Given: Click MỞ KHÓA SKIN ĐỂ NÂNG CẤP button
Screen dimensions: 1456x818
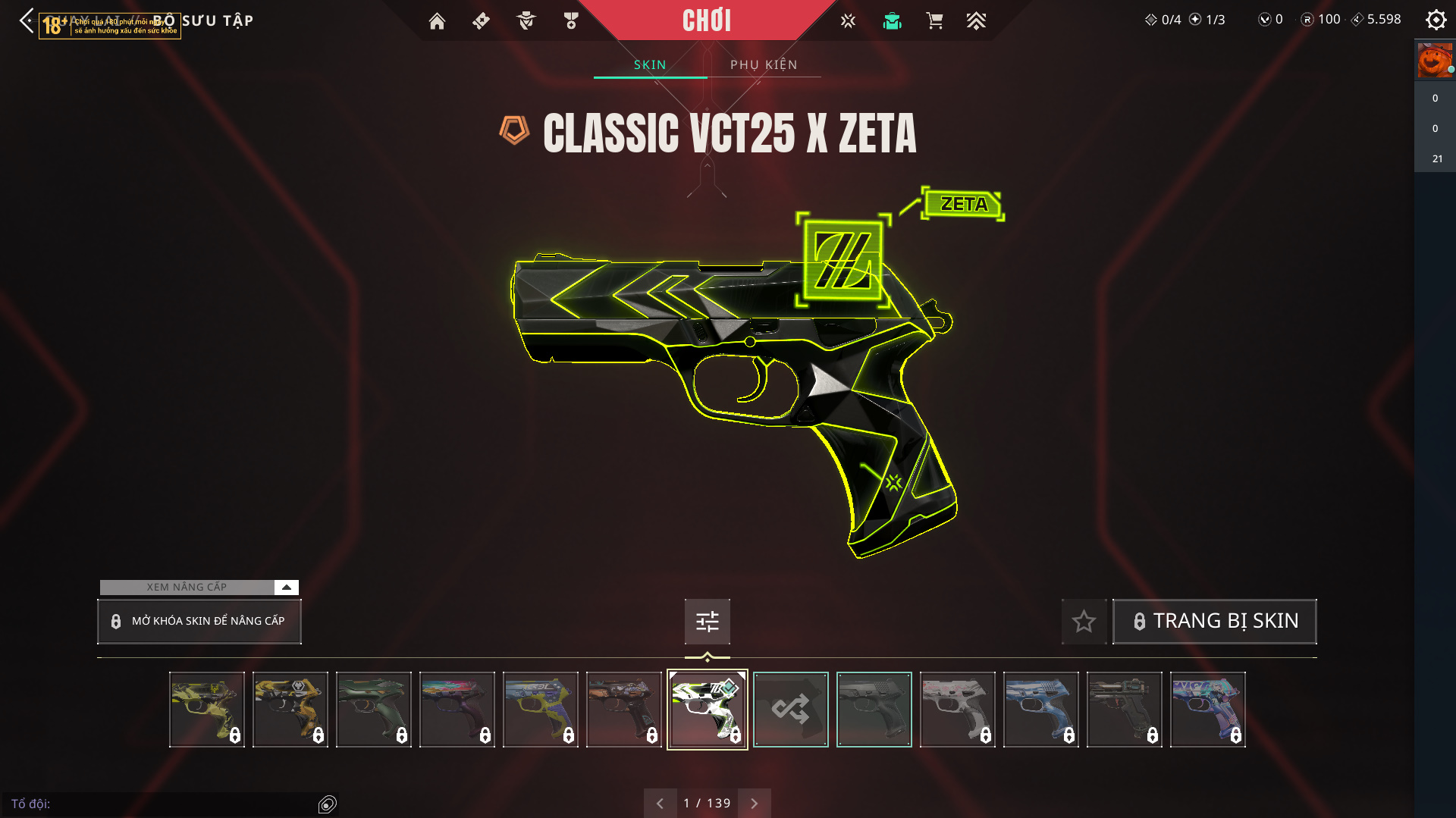Looking at the screenshot, I should click(199, 622).
